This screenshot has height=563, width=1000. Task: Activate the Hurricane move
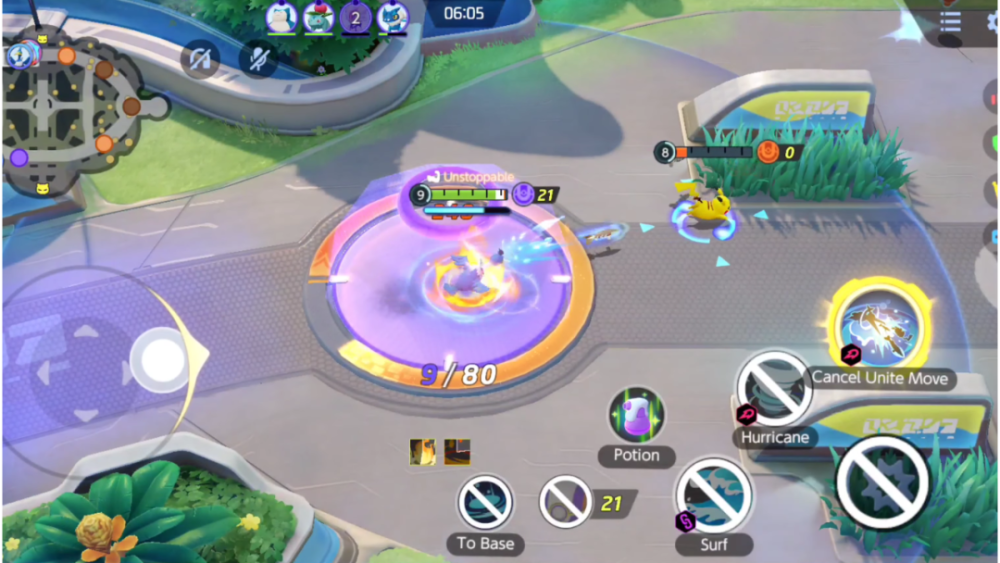click(x=774, y=388)
